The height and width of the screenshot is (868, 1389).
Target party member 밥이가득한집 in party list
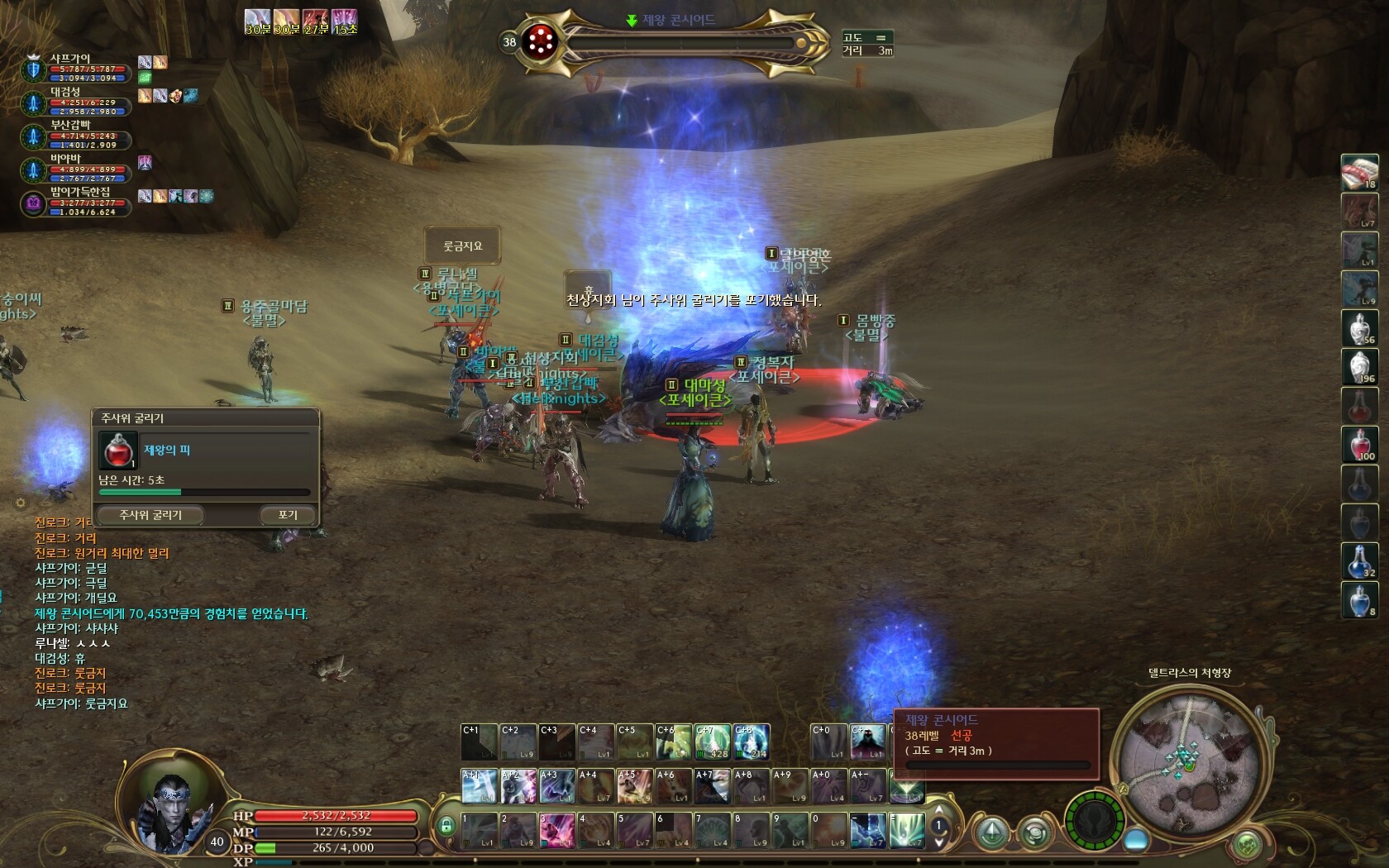tap(80, 192)
